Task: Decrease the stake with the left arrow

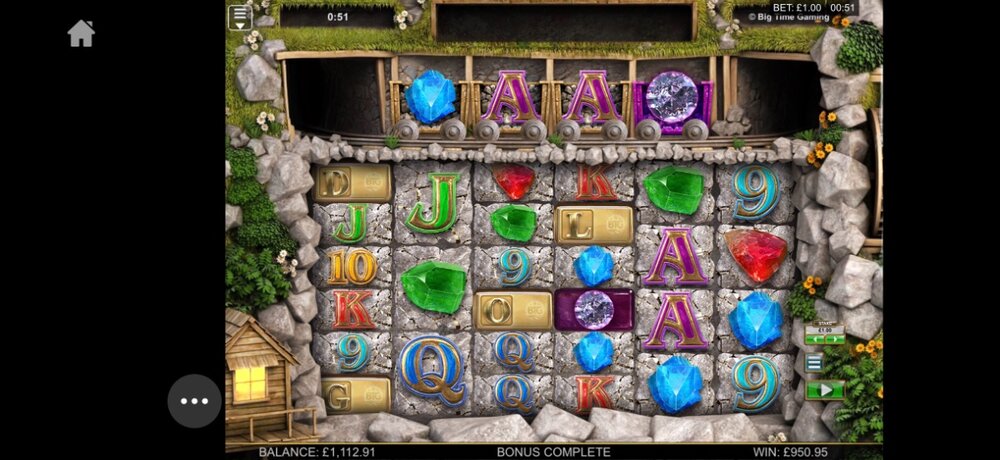Action: (x=813, y=339)
